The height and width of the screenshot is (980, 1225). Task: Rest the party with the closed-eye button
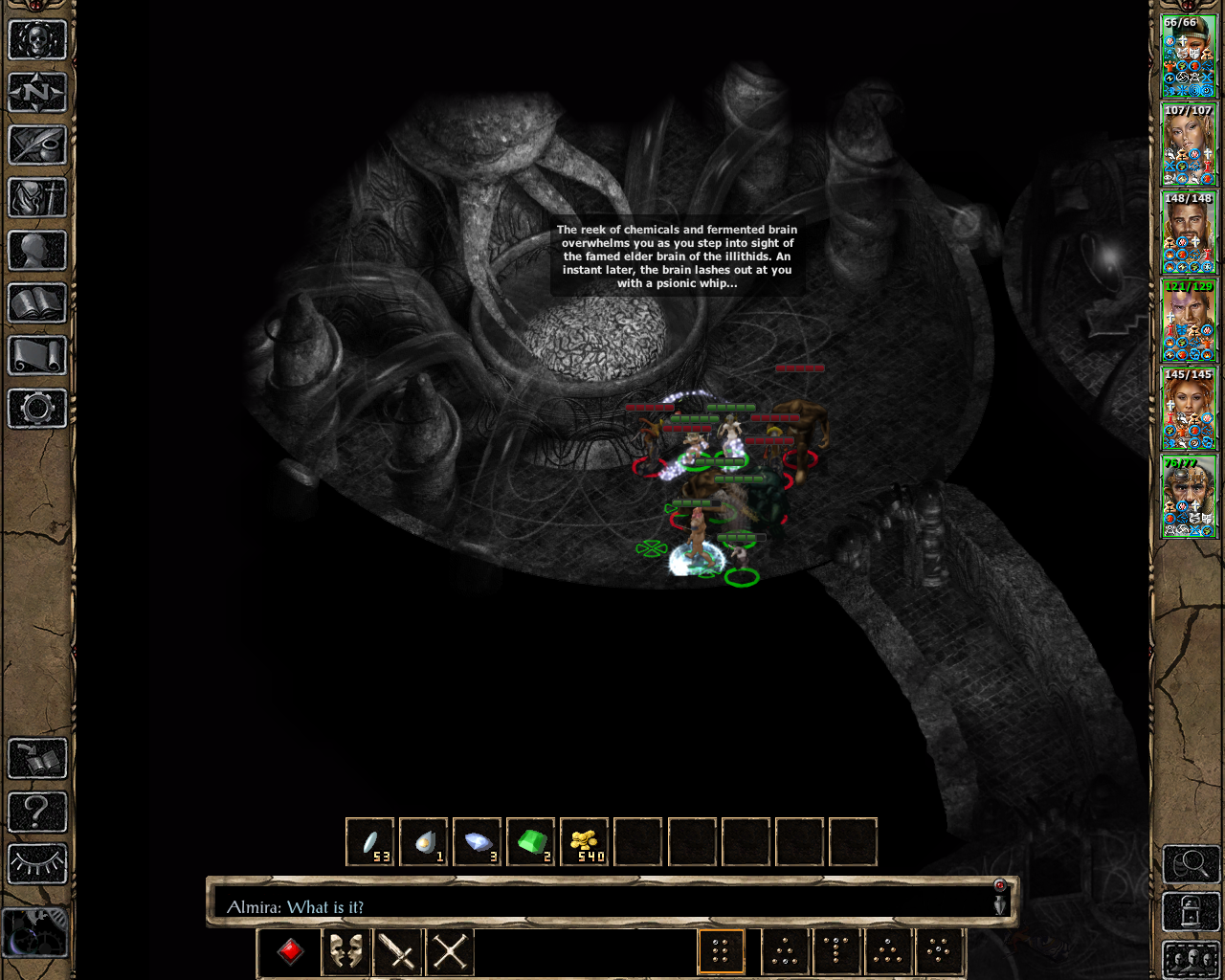pyautogui.click(x=37, y=863)
